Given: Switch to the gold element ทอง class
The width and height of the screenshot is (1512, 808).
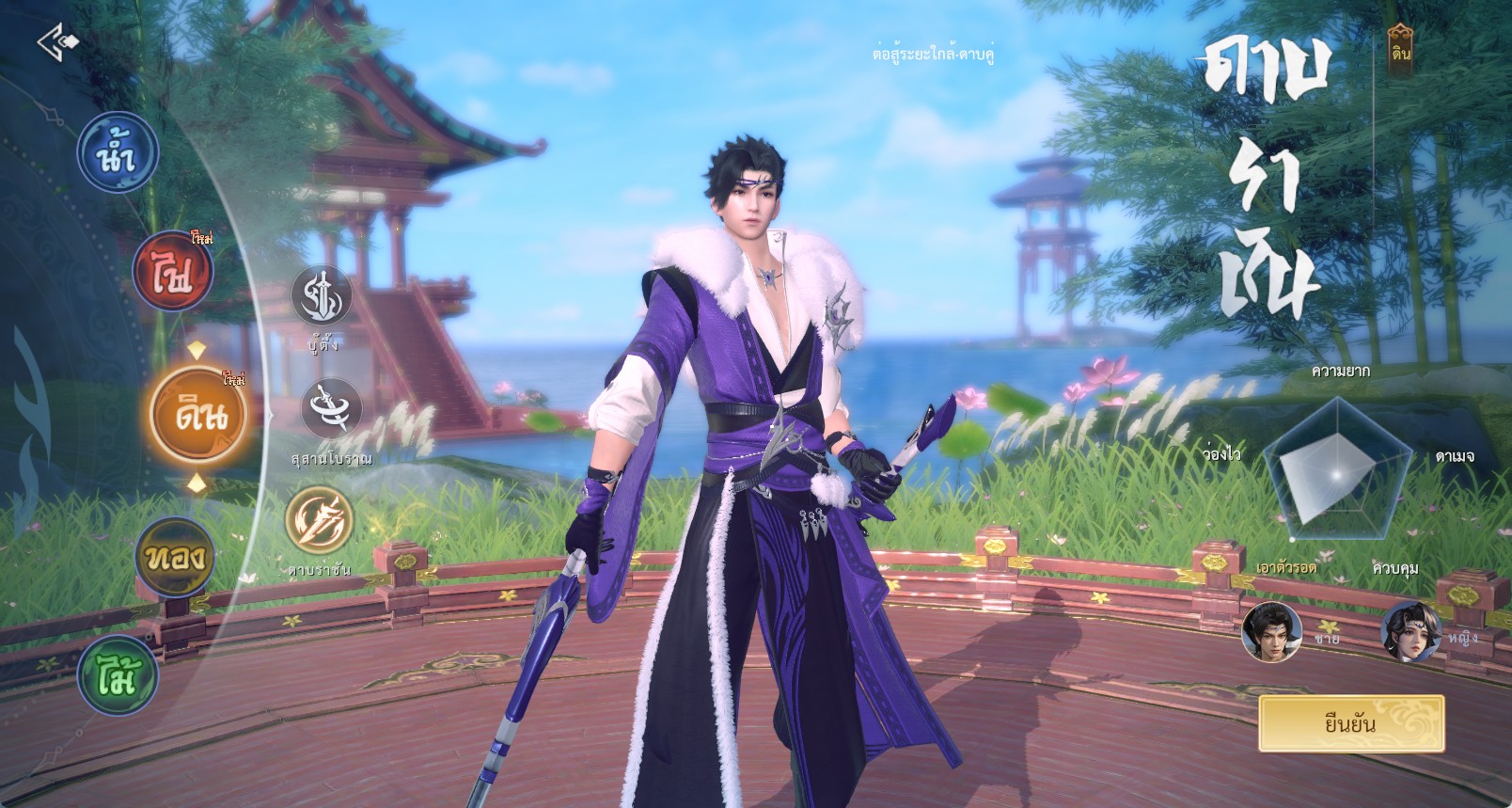Looking at the screenshot, I should coord(175,557).
